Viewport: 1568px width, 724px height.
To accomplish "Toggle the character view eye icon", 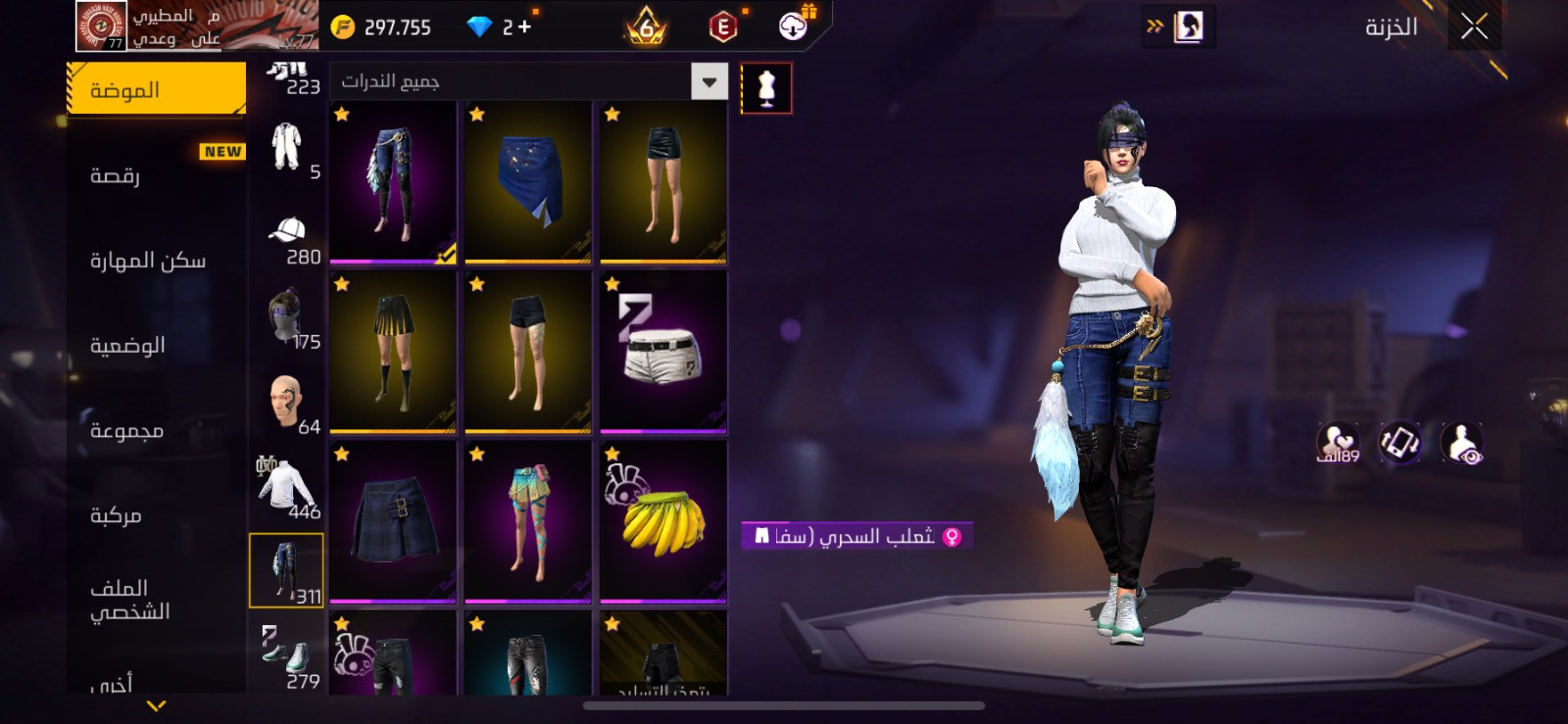I will (x=1462, y=444).
